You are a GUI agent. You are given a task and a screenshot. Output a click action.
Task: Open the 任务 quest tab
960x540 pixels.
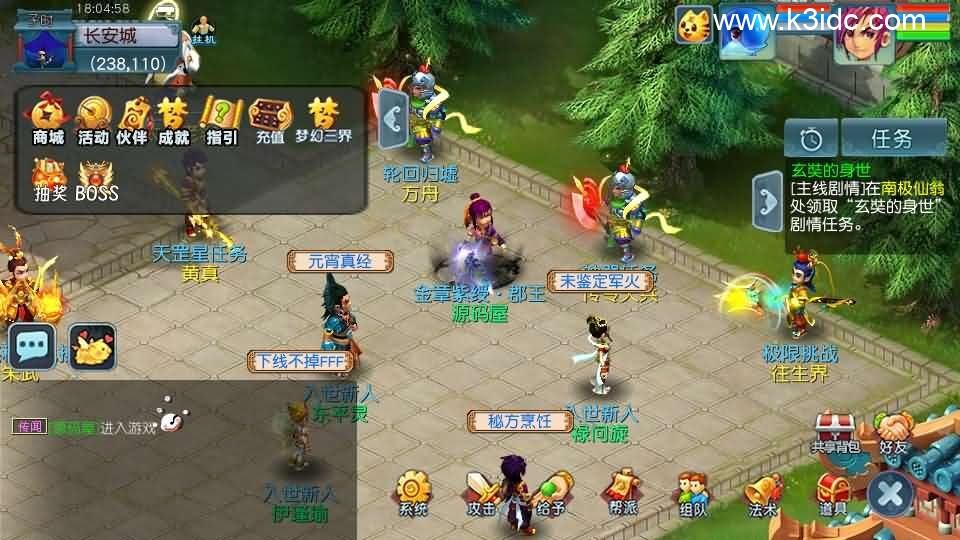coord(893,137)
